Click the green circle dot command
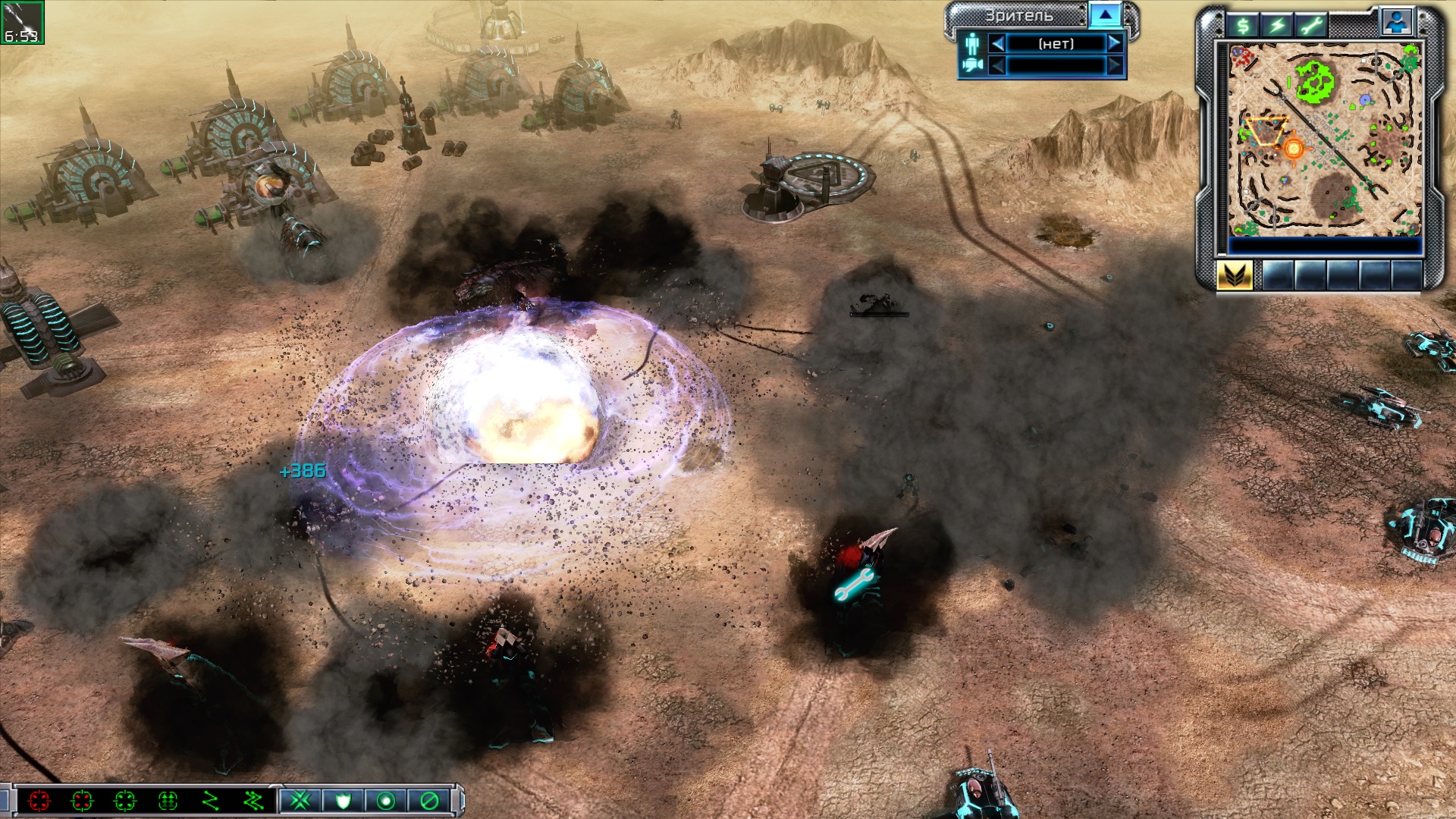Screen dimensions: 1456x819 386,801
